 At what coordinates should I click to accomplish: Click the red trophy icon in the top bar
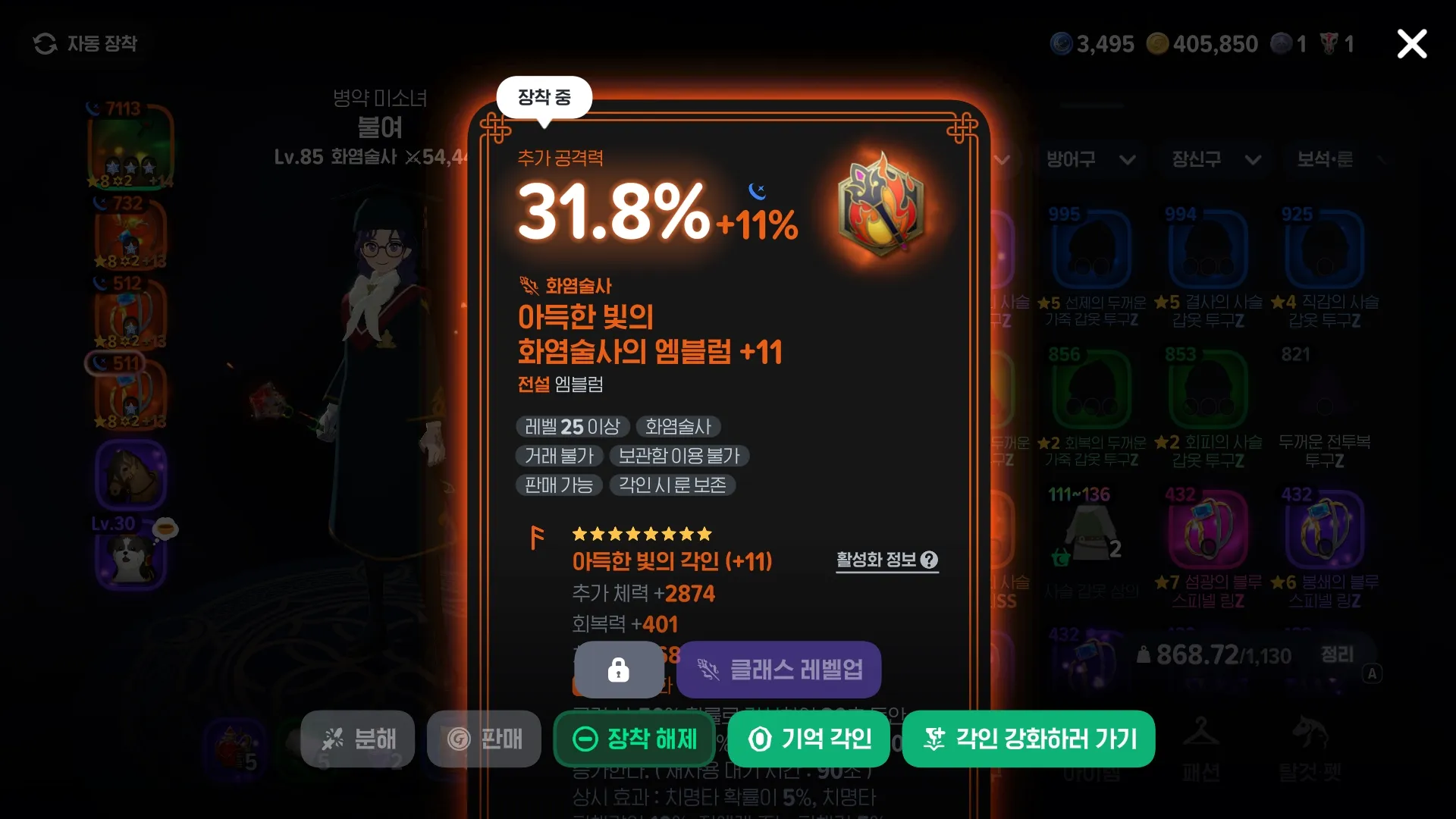coord(1328,43)
